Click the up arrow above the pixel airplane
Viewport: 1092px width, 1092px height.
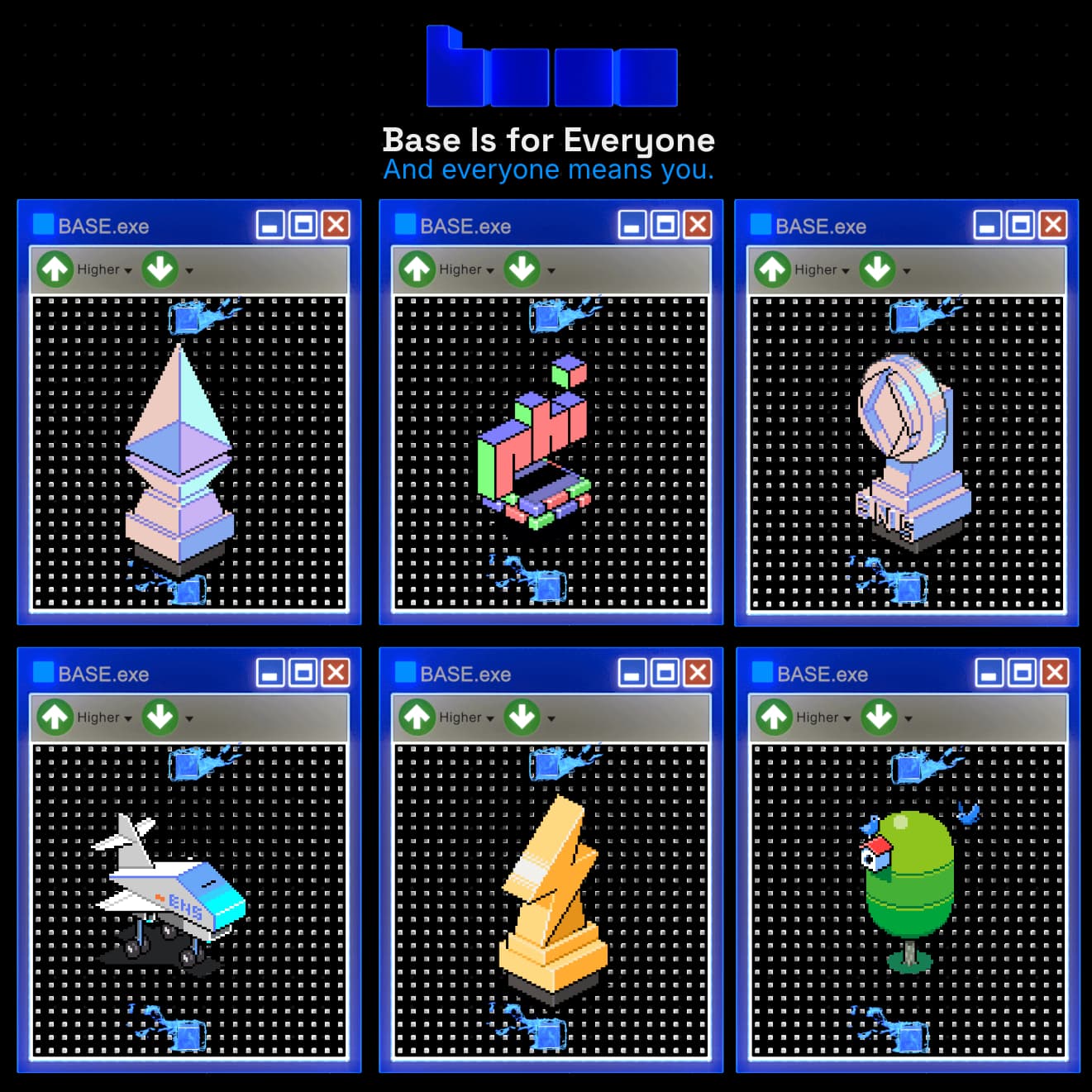55,718
